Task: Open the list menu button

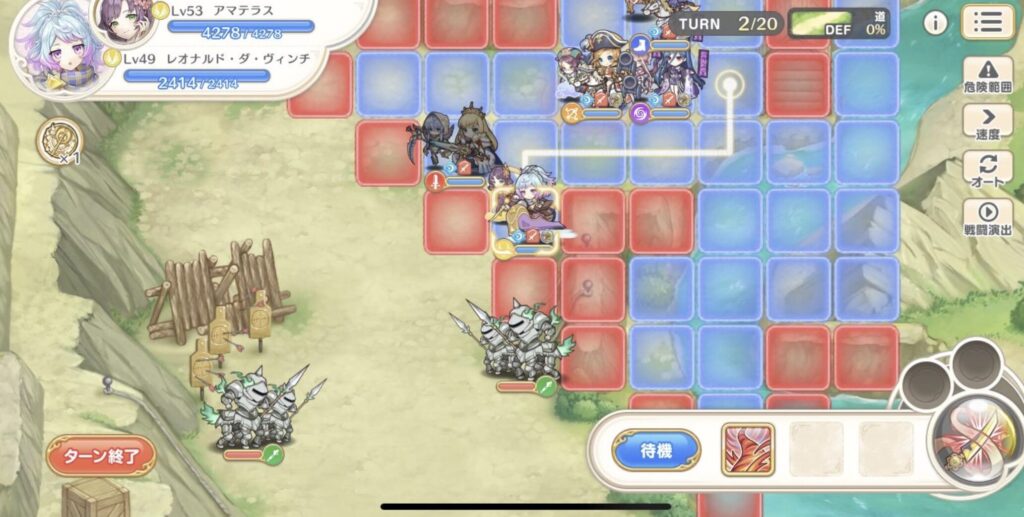Action: (x=987, y=21)
